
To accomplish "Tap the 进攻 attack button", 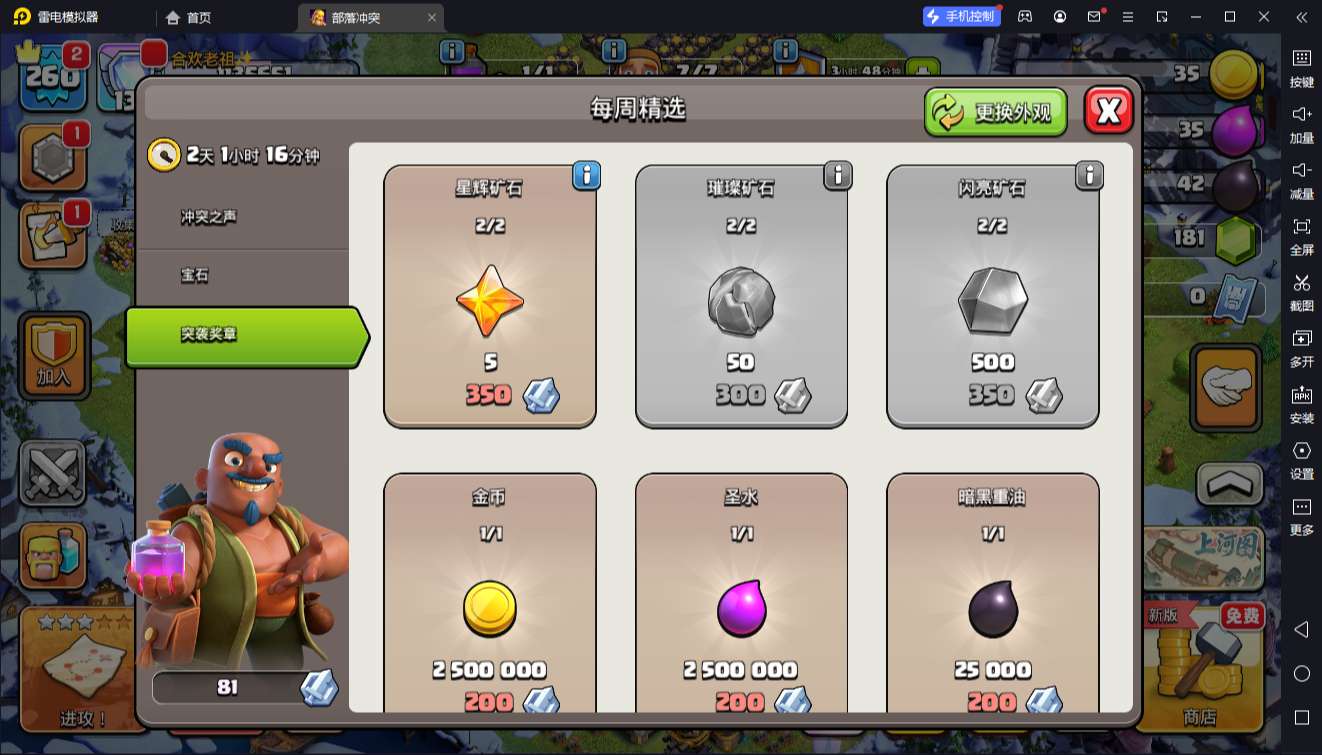I will click(x=82, y=669).
